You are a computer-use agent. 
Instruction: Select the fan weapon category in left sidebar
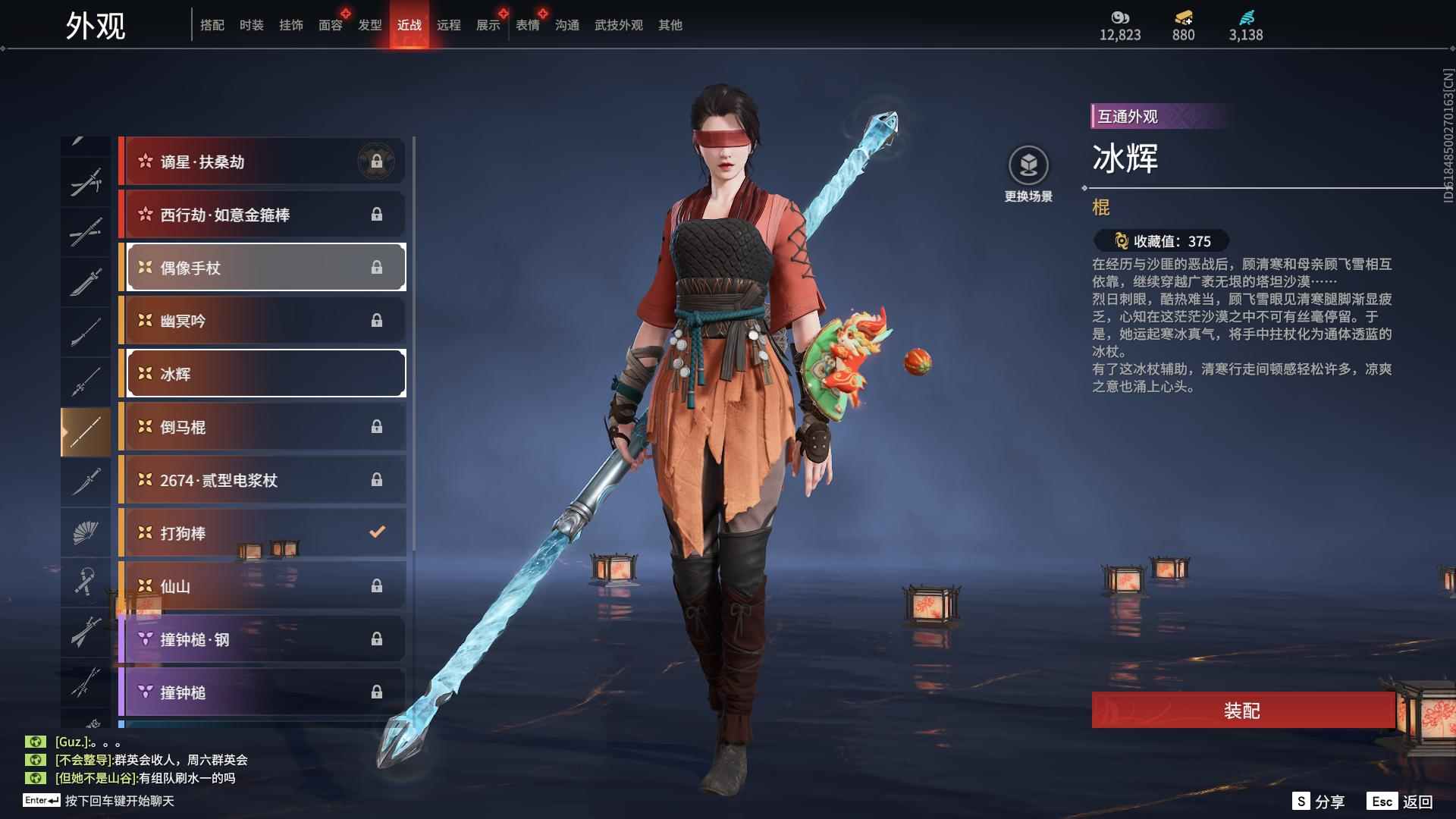[86, 532]
